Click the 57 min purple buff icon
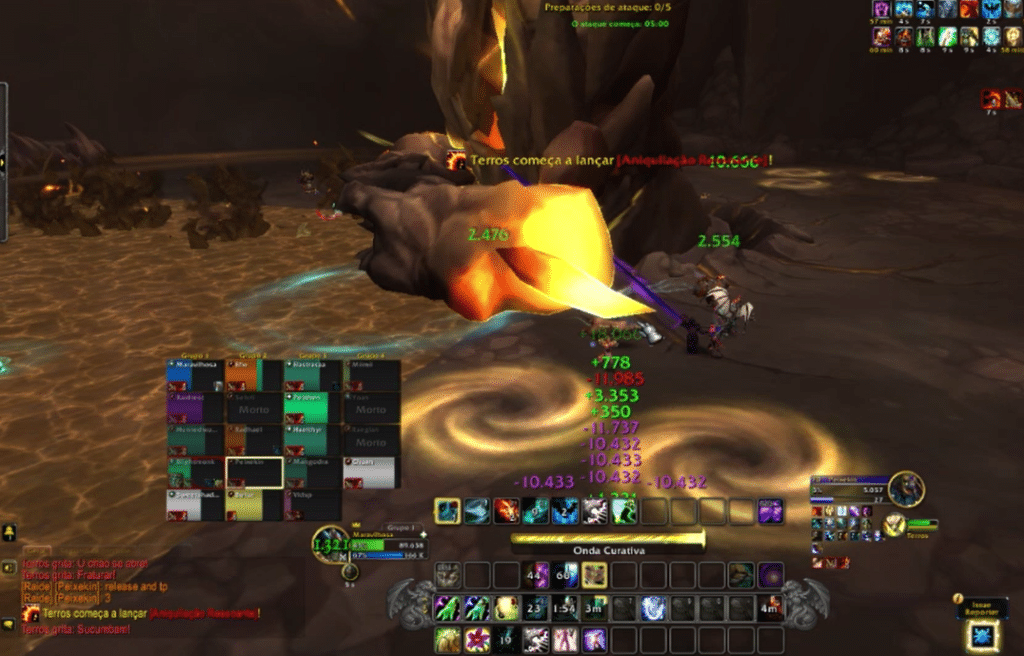The width and height of the screenshot is (1024, 656). (881, 10)
